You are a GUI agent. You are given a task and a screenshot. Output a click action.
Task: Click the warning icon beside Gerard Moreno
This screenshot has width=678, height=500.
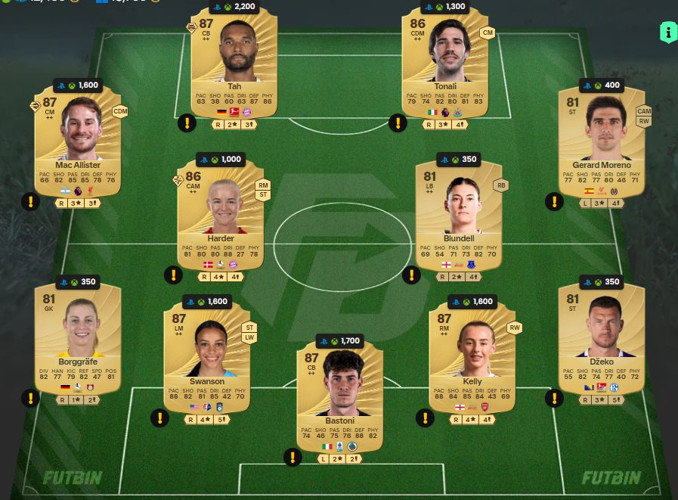point(555,202)
